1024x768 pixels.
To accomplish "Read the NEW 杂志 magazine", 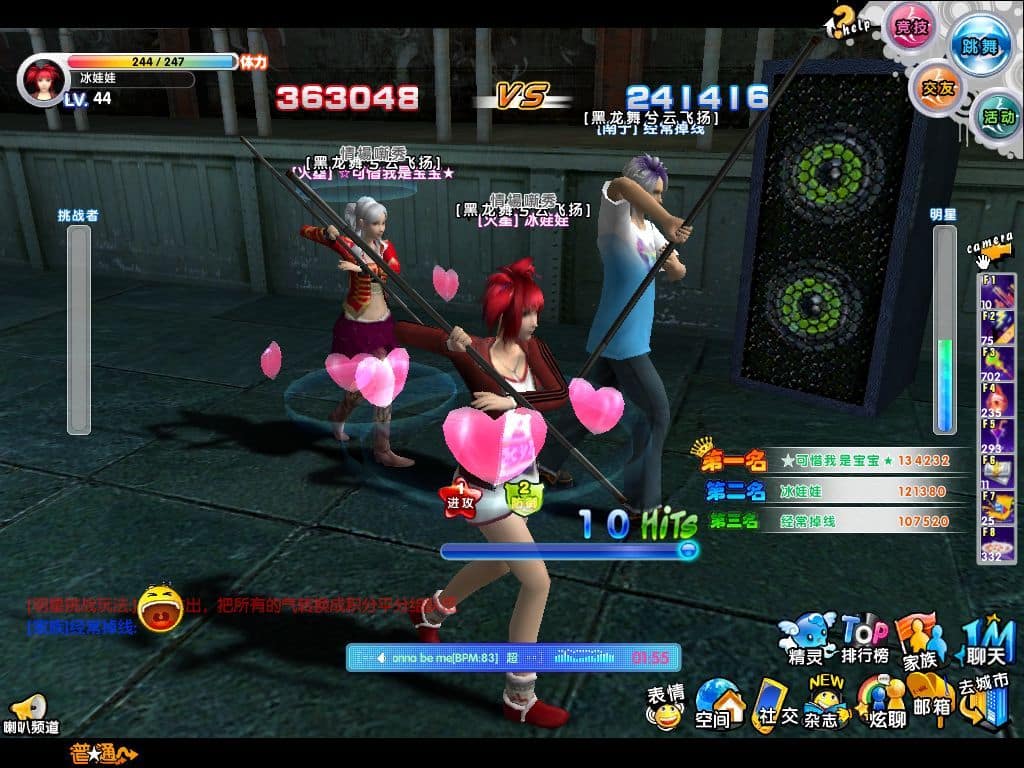I will [827, 703].
